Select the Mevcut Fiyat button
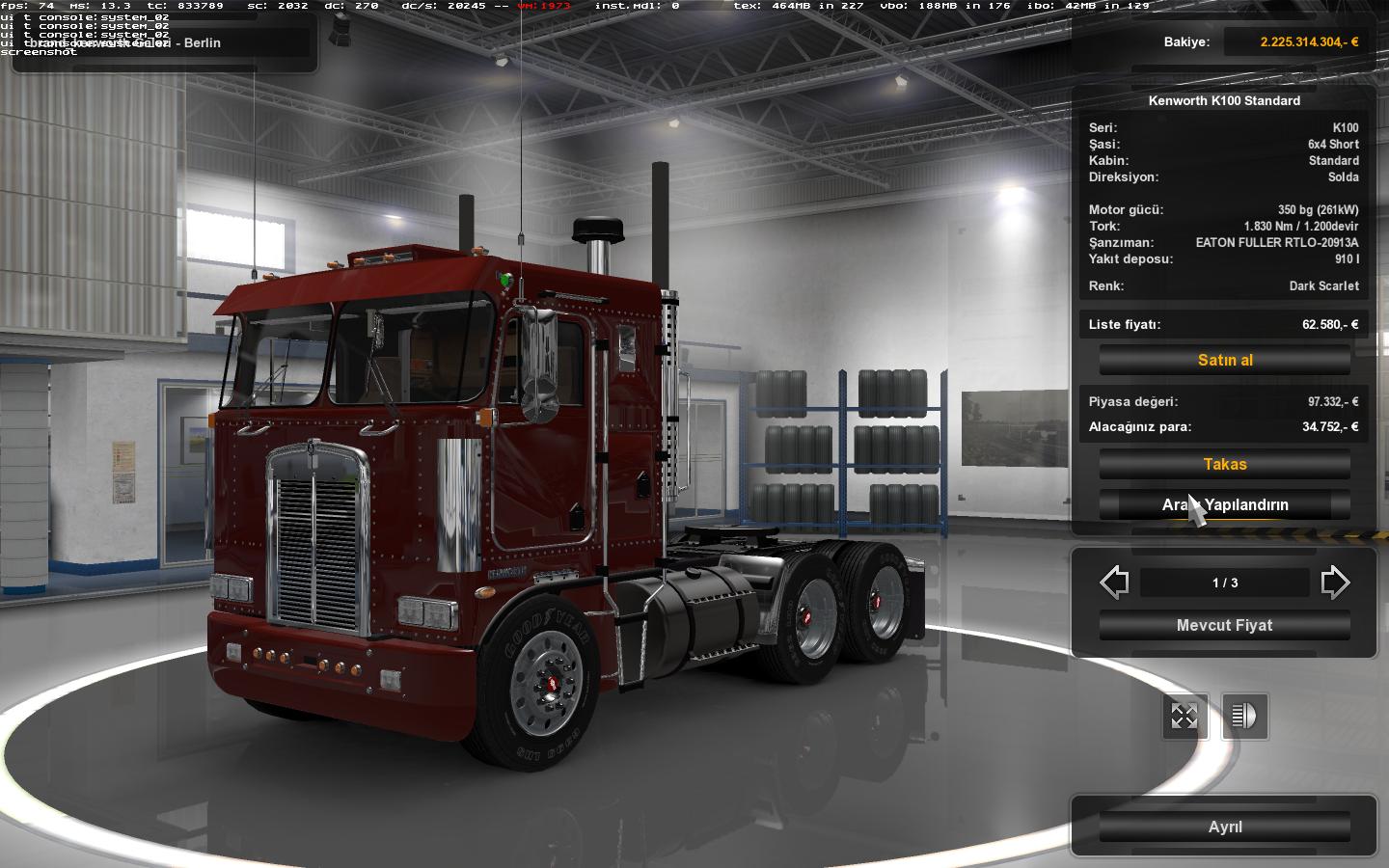Image resolution: width=1389 pixels, height=868 pixels. click(1225, 625)
